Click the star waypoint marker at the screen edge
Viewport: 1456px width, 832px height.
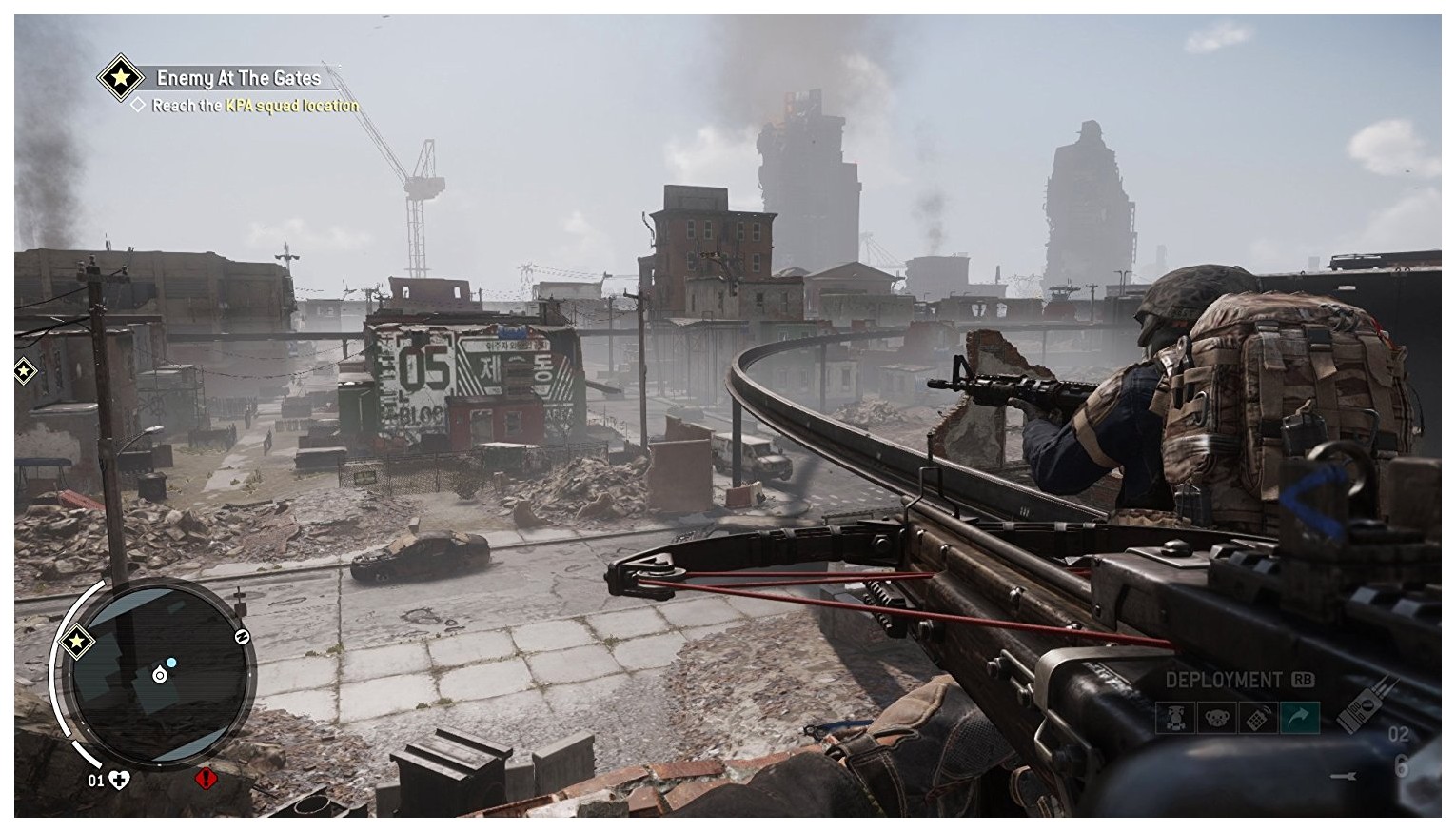click(24, 371)
